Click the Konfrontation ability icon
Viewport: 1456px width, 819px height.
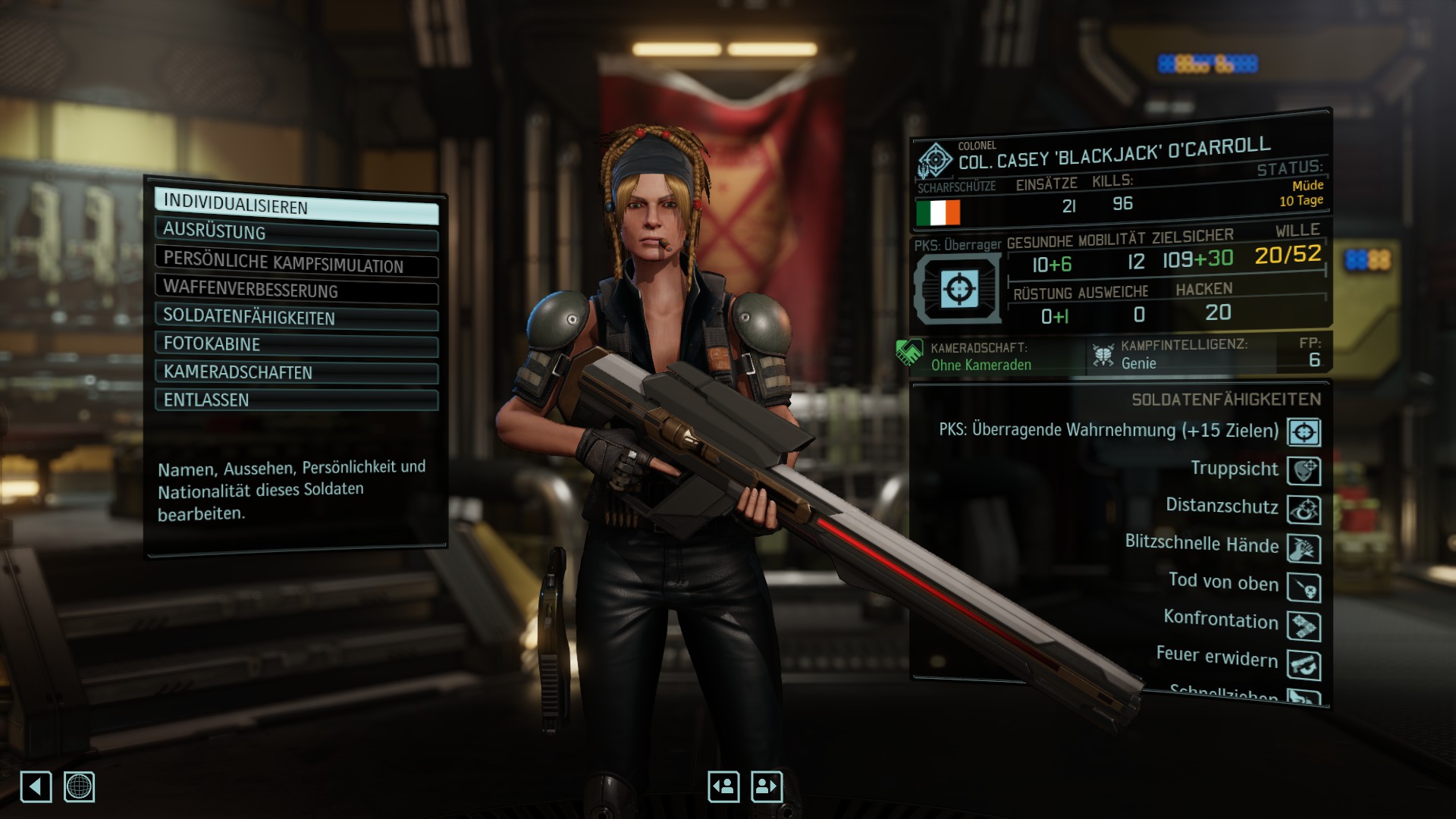coord(1304,626)
